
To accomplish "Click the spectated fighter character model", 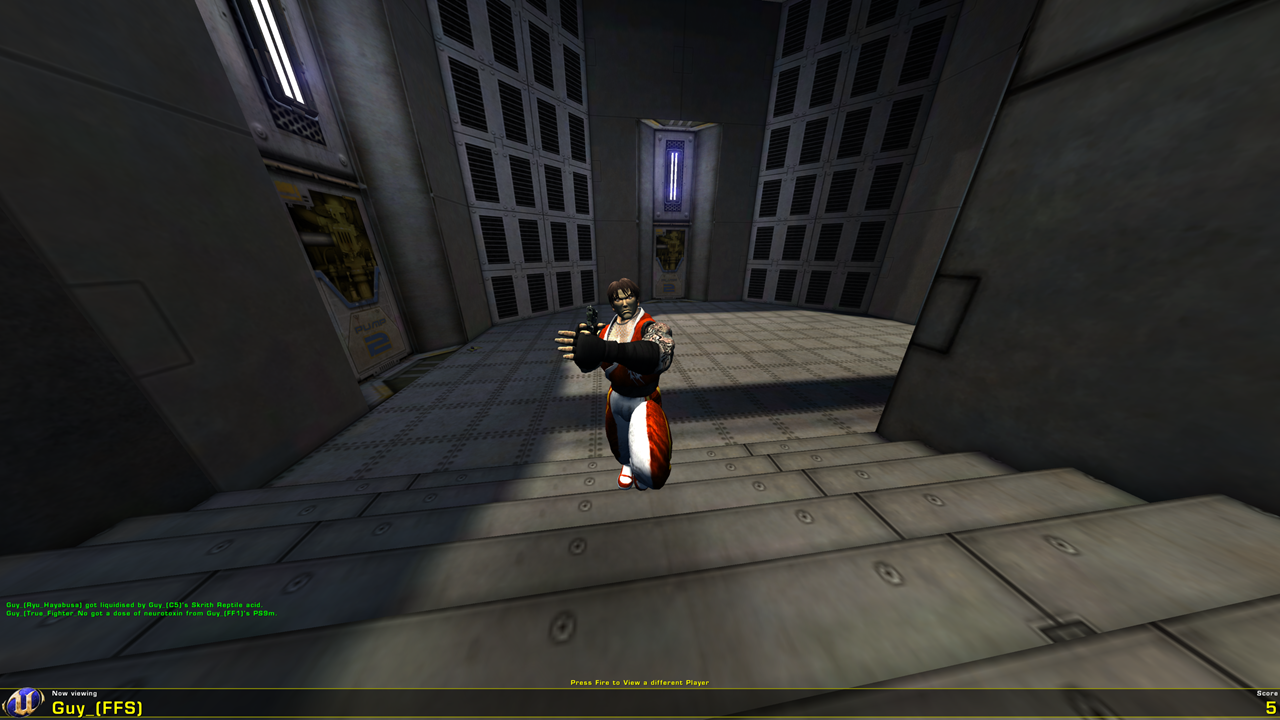I will point(630,380).
